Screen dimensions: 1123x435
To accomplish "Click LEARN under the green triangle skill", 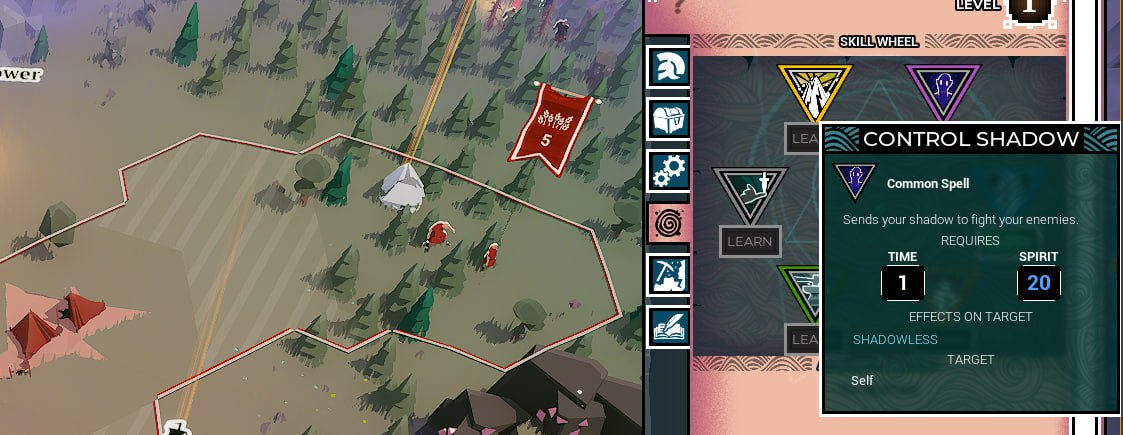I will coord(803,339).
